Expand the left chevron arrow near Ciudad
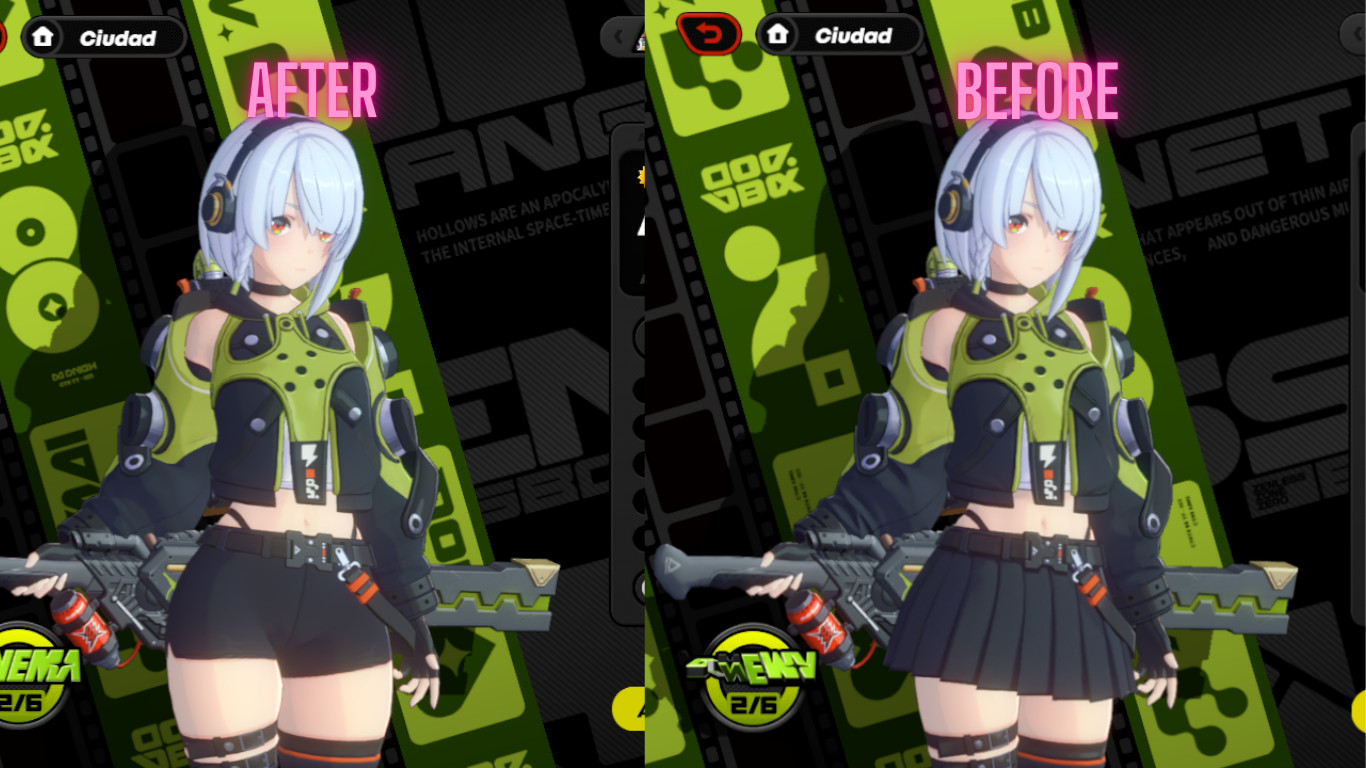 coord(618,36)
